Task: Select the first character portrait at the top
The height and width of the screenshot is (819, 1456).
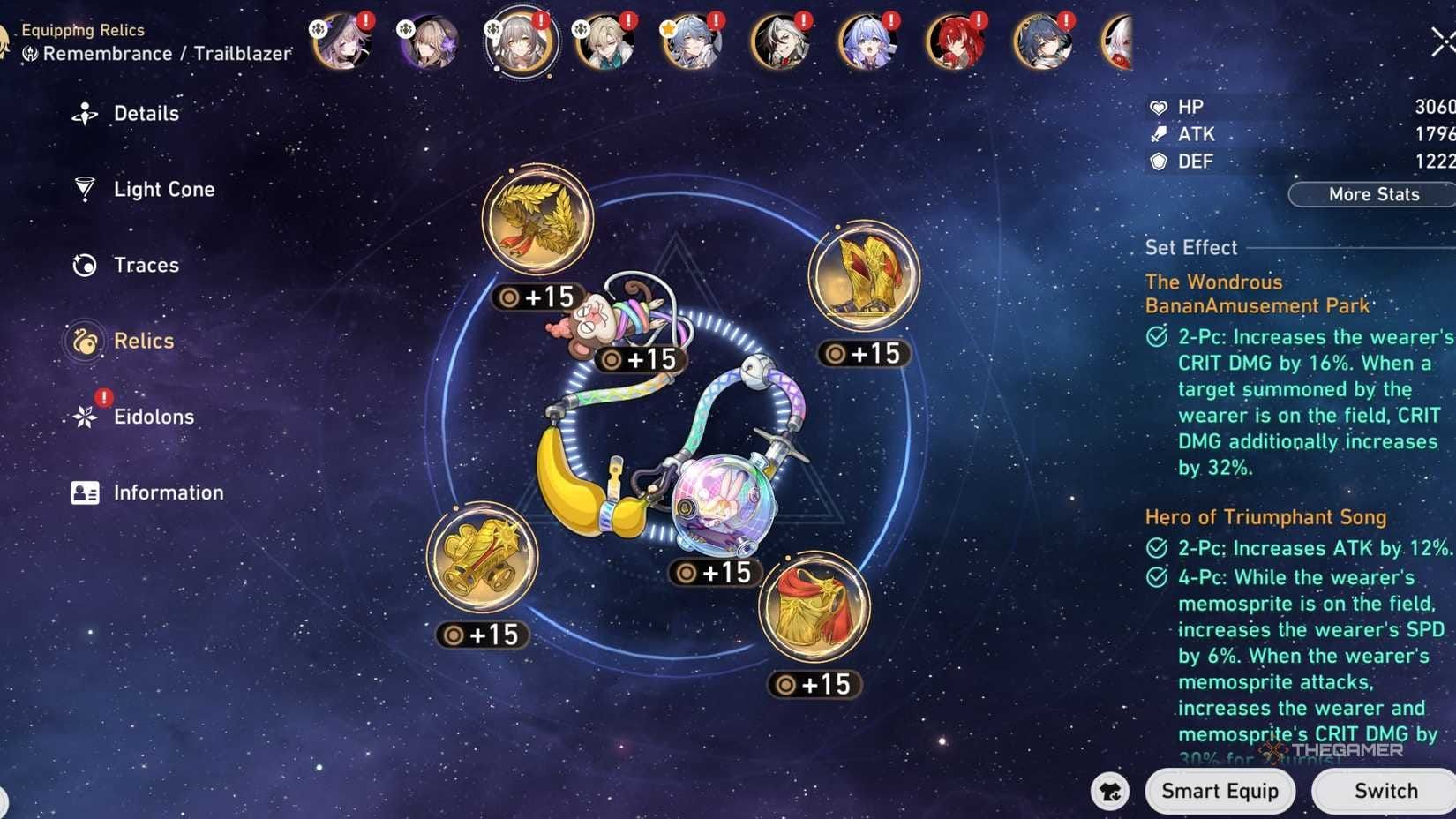Action: pyautogui.click(x=341, y=41)
